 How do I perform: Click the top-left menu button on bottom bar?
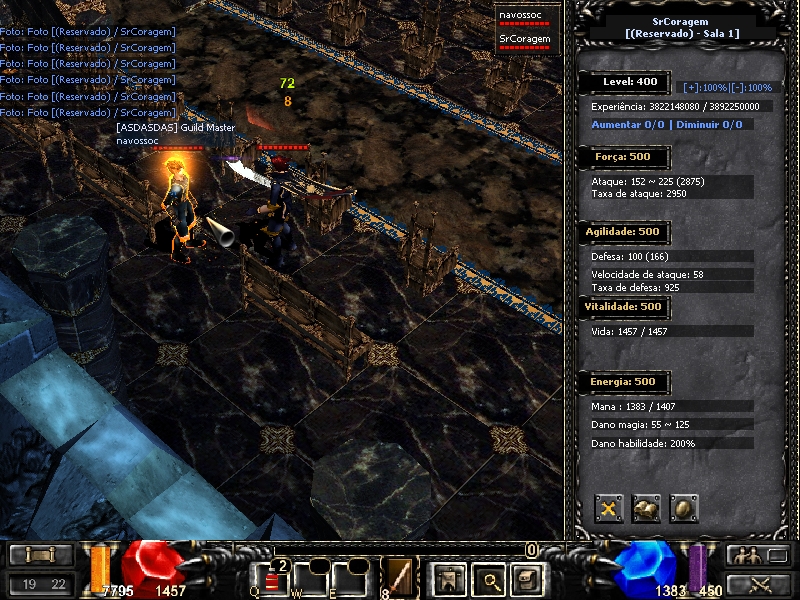pyautogui.click(x=40, y=555)
